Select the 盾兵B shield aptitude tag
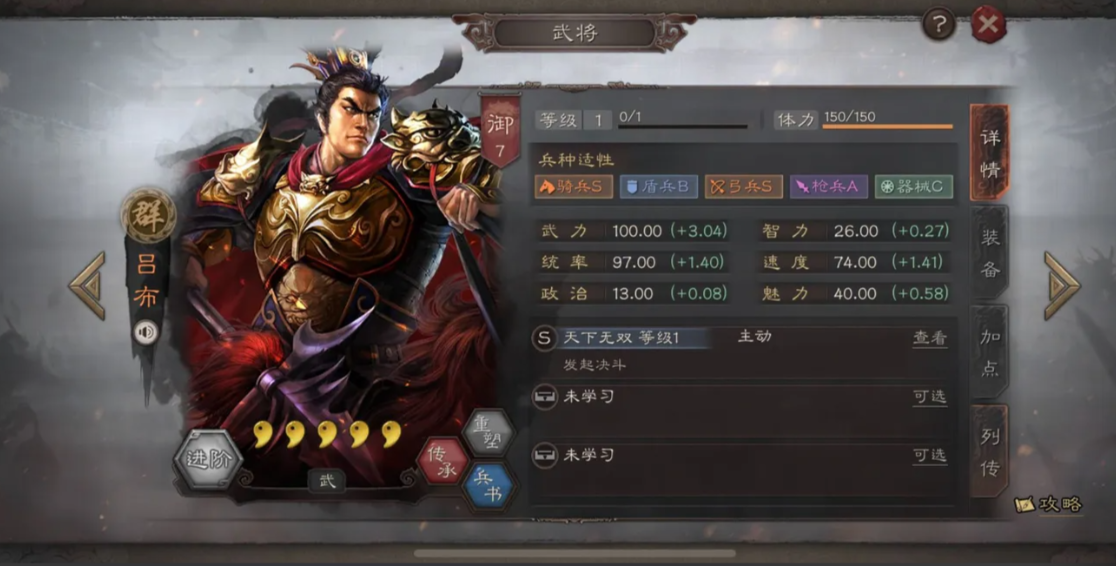The height and width of the screenshot is (566, 1116). tap(658, 187)
